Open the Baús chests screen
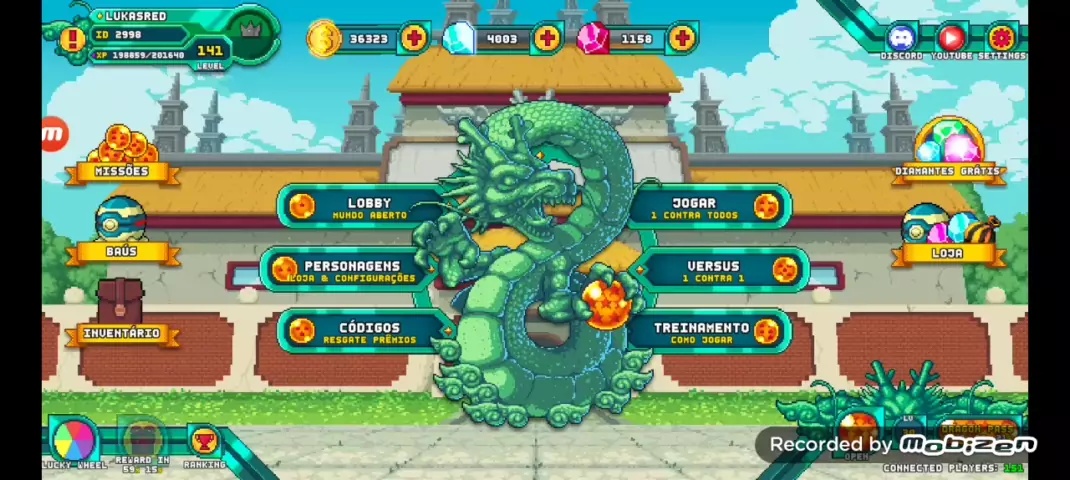Screen dimensions: 1070x480 coord(121,231)
